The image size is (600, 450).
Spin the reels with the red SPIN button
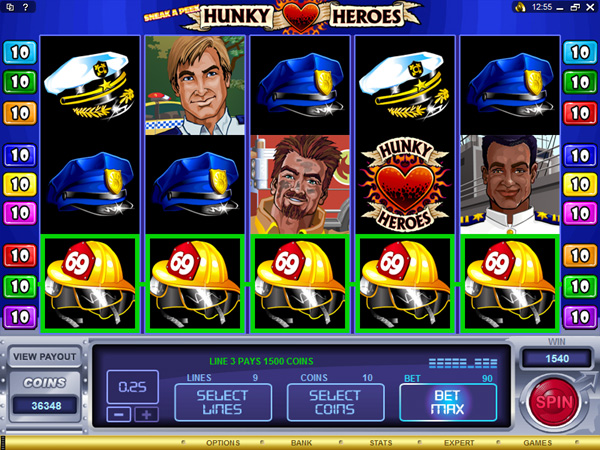[x=551, y=401]
